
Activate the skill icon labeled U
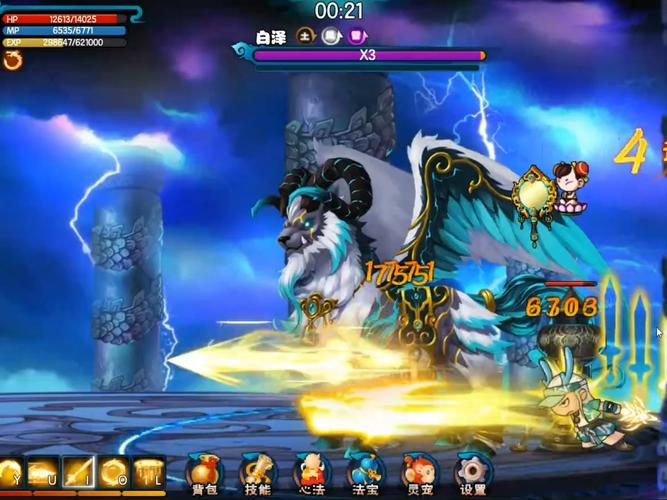coord(44,472)
